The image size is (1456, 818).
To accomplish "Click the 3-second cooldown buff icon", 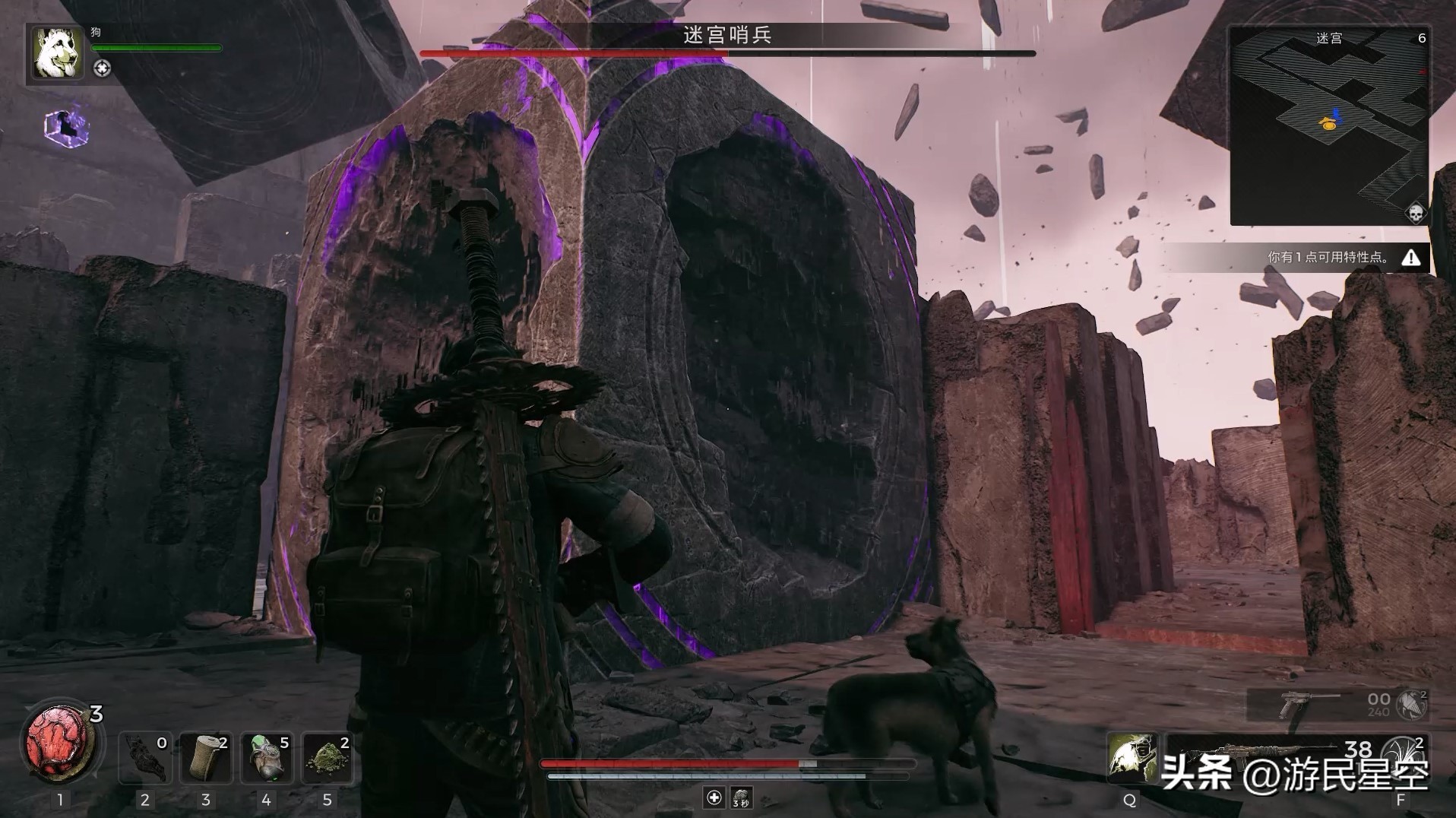I will click(x=741, y=797).
